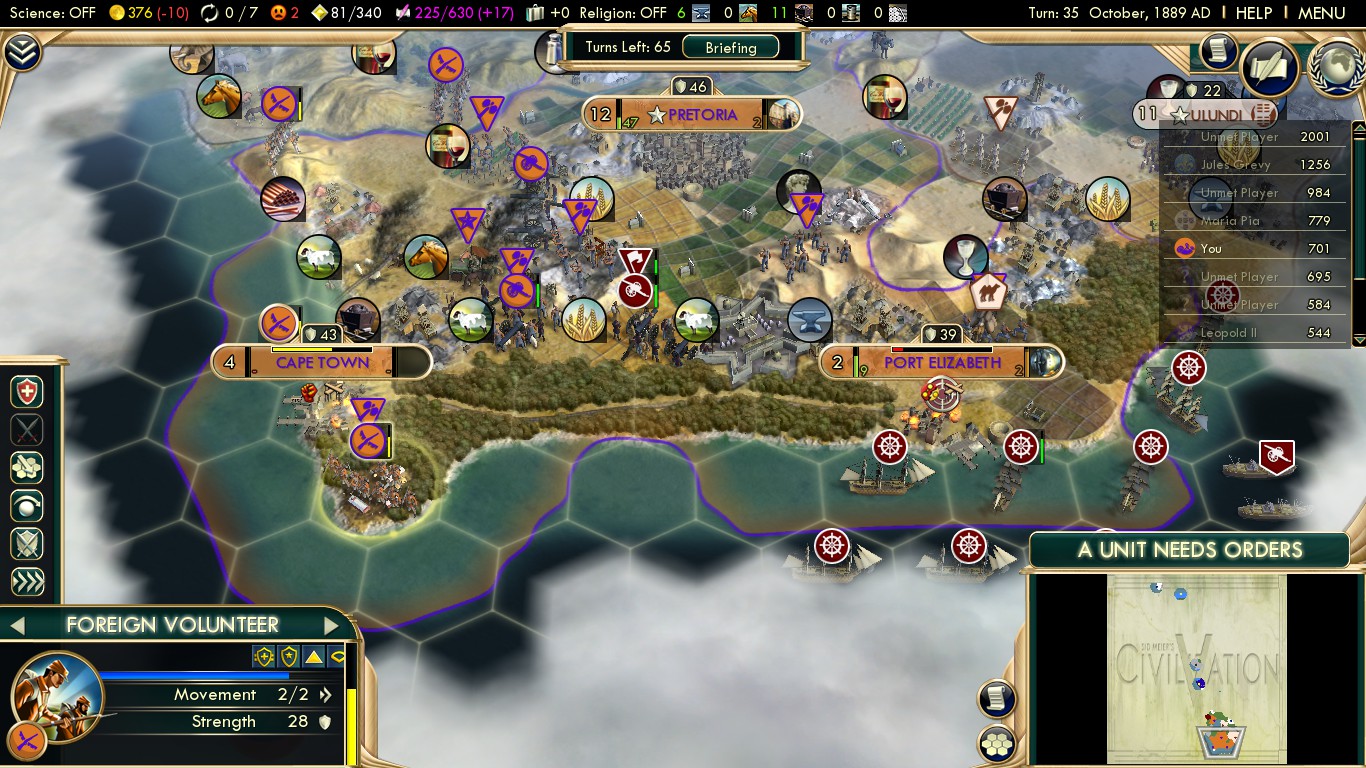Click on the minimap

click(1197, 668)
